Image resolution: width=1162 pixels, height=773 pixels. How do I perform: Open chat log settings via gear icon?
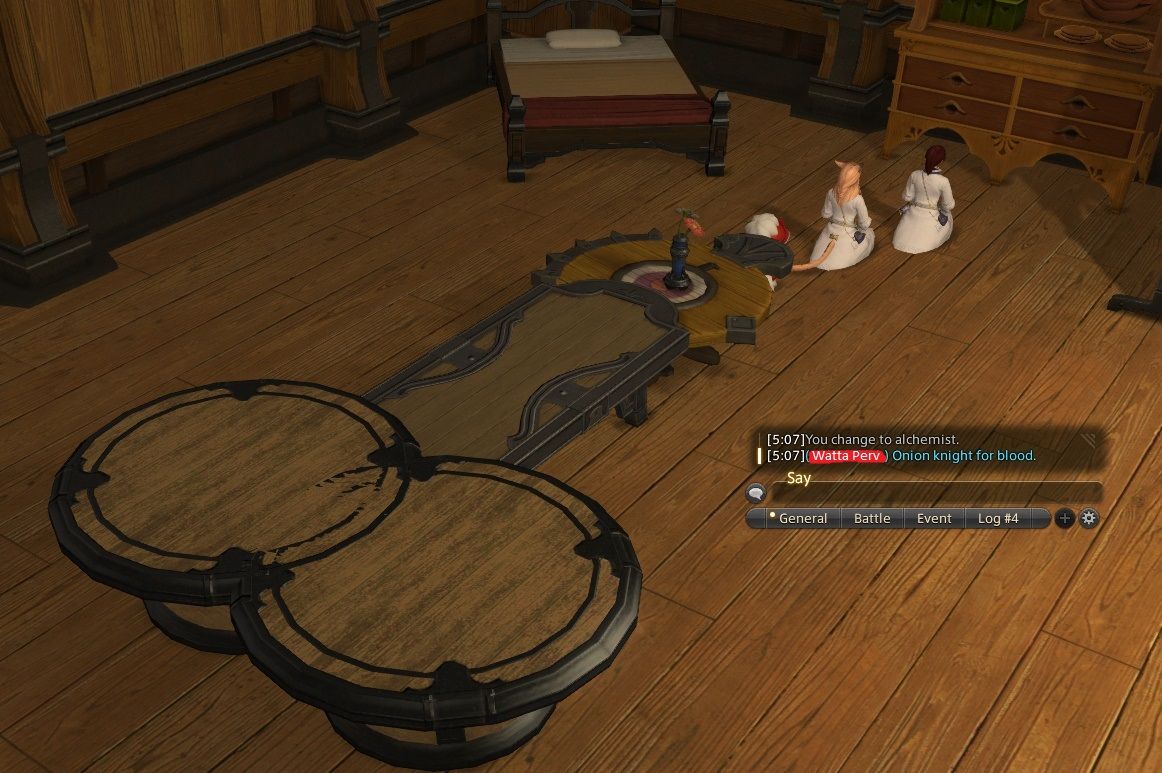coord(1089,518)
